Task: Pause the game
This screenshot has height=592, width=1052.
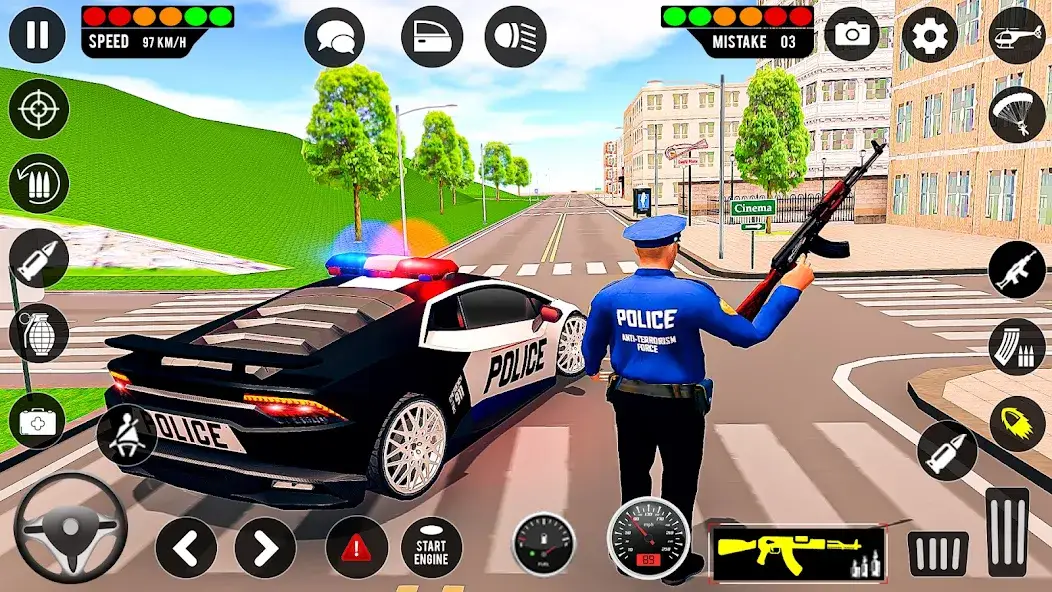Action: (x=38, y=34)
